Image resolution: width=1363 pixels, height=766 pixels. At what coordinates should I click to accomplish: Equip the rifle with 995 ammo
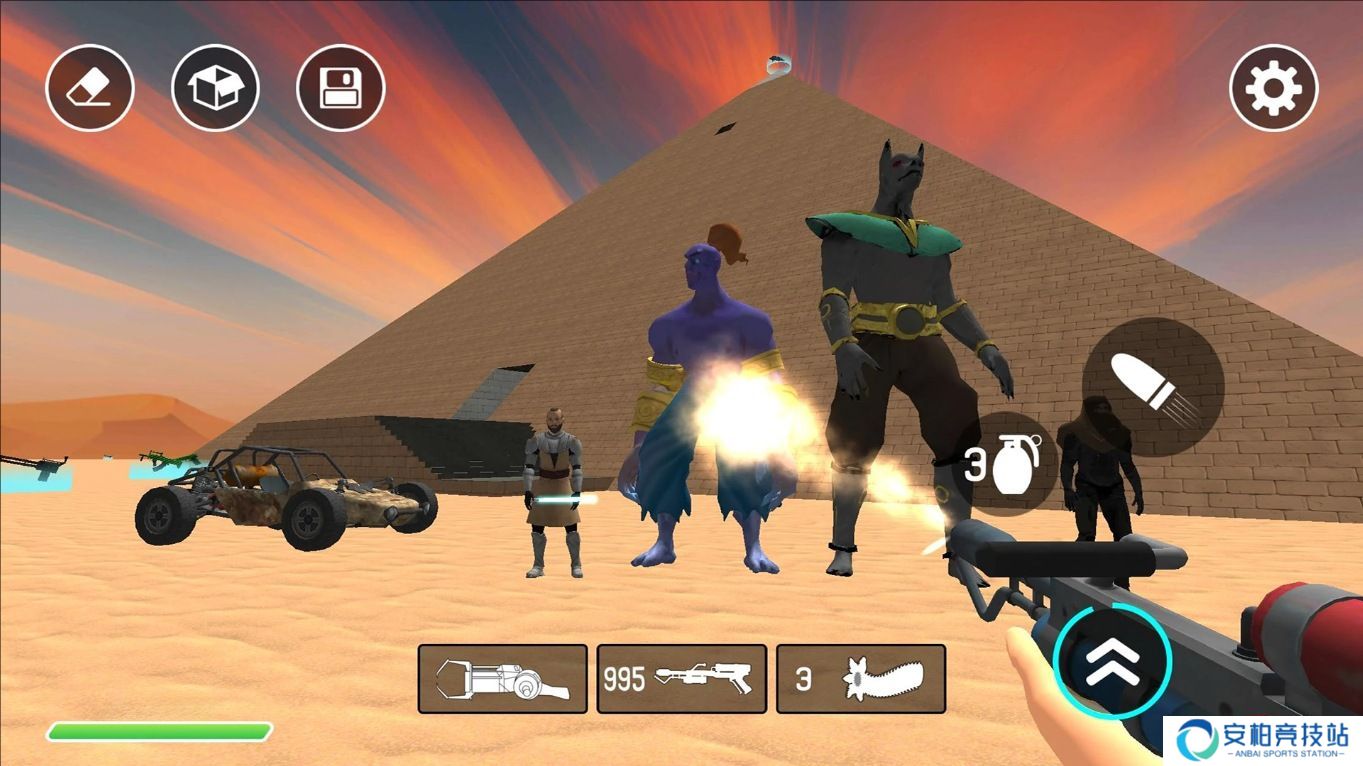click(x=681, y=679)
